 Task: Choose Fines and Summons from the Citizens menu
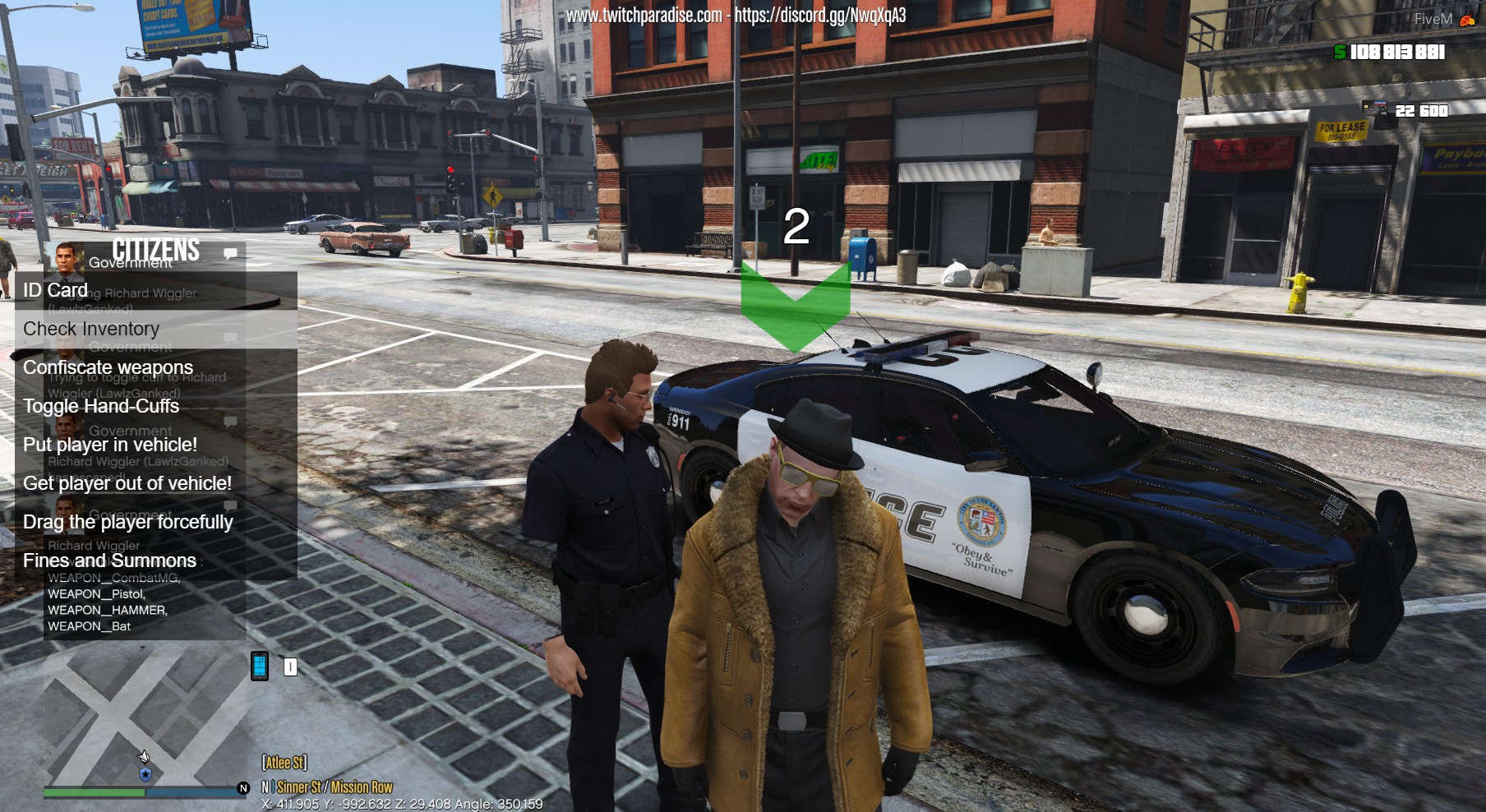click(107, 561)
